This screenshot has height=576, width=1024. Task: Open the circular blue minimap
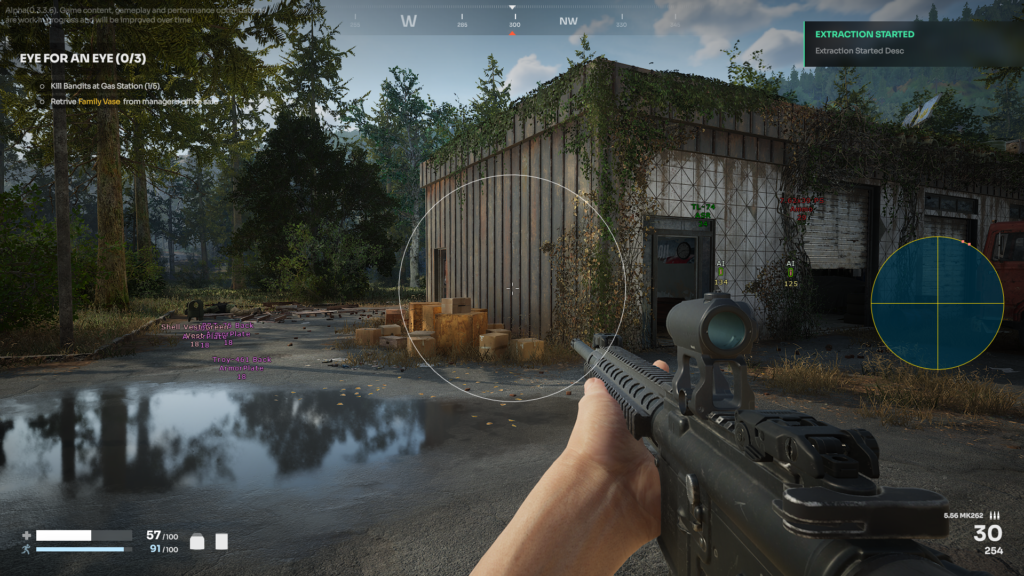[x=937, y=302]
